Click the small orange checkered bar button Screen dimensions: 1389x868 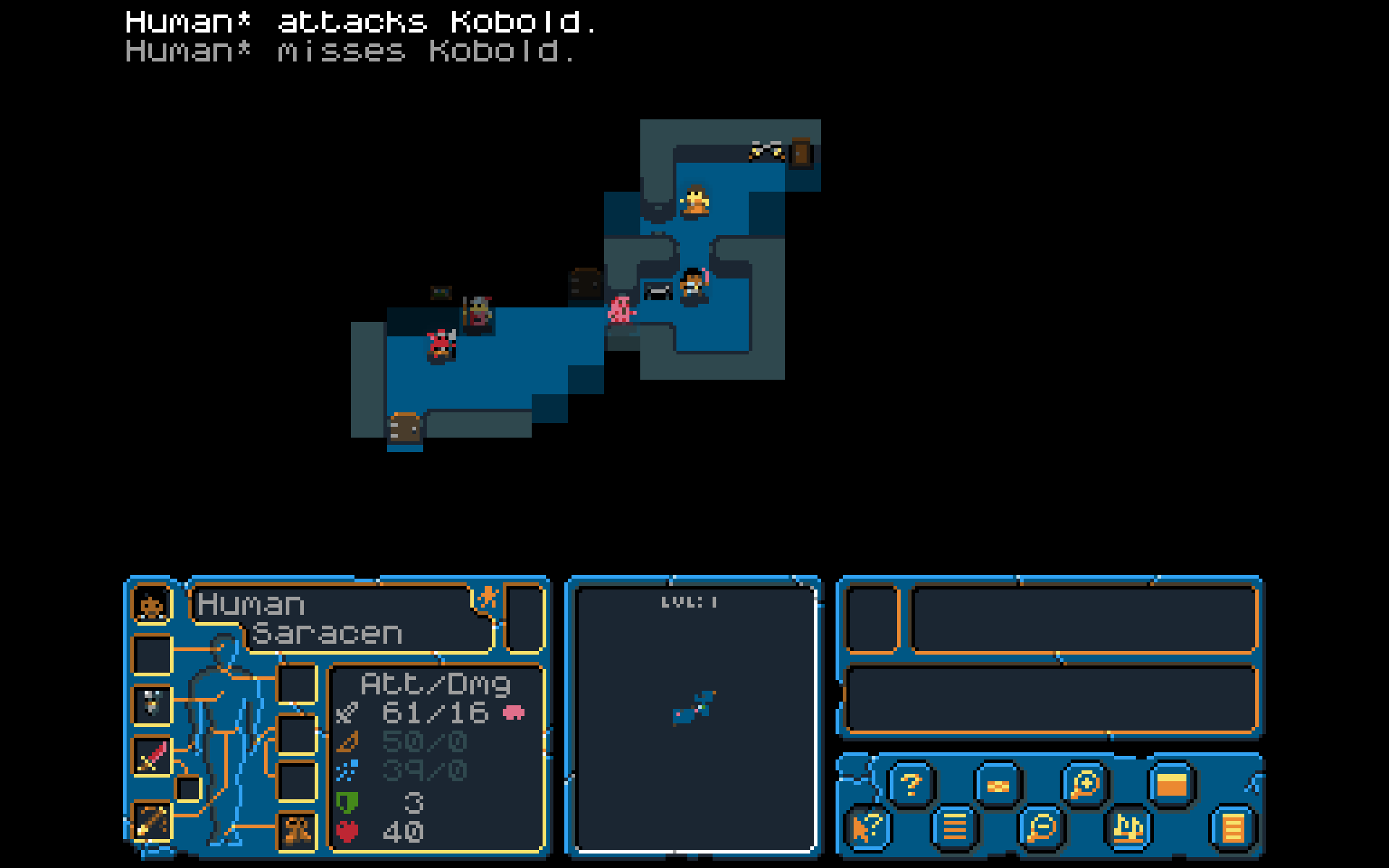coord(998,786)
